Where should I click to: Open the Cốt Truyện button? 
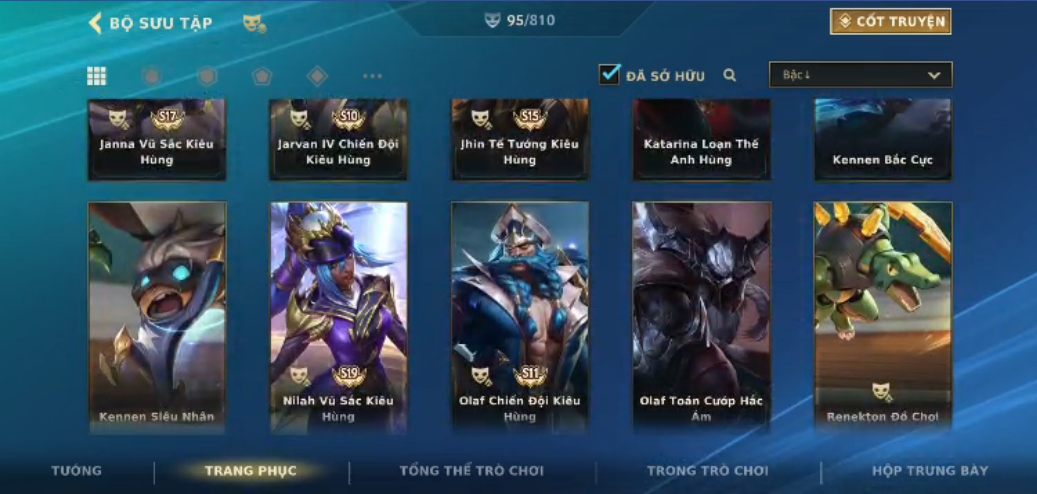[x=890, y=22]
